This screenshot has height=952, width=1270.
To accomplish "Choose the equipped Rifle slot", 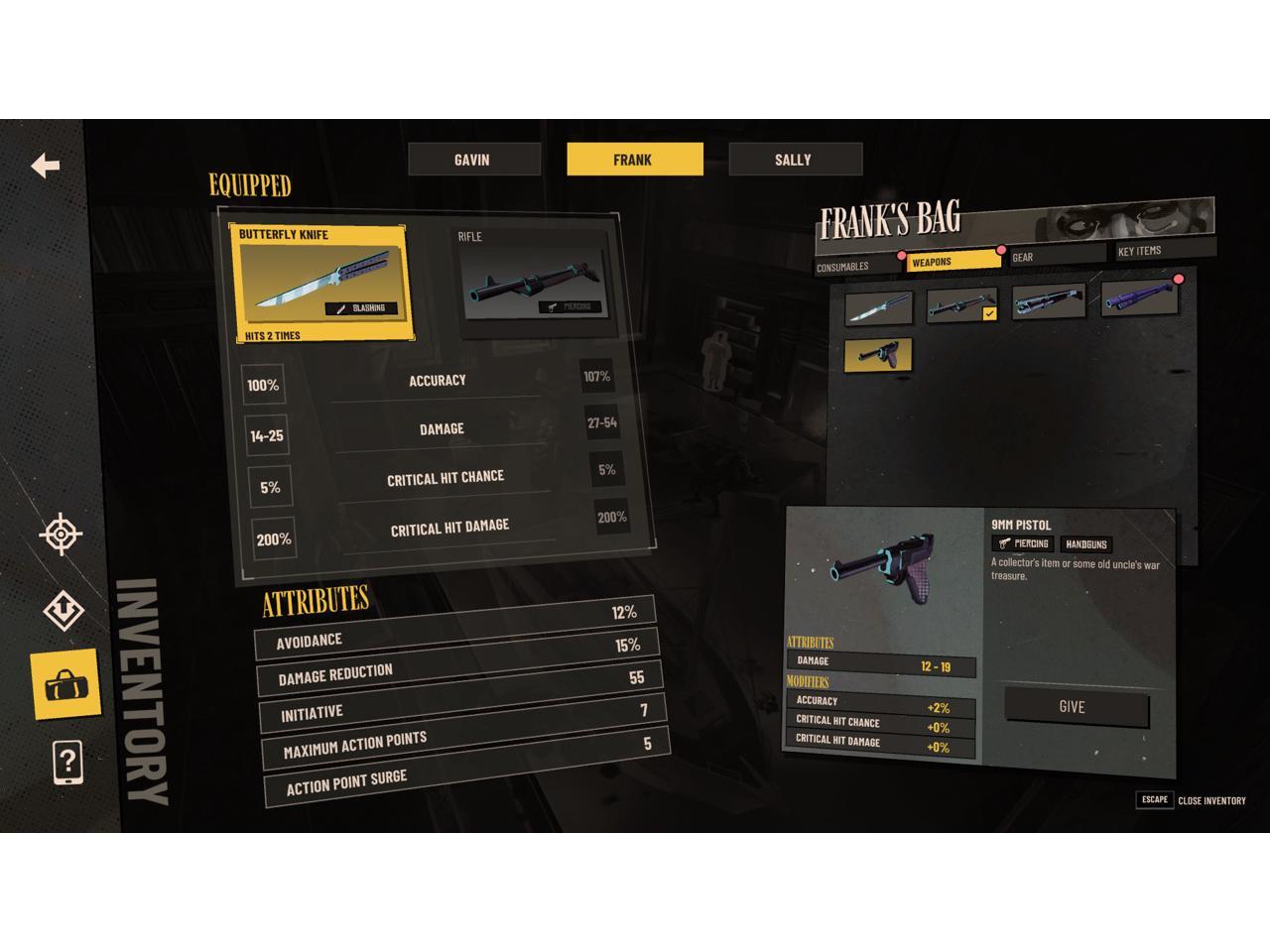I will coord(531,284).
